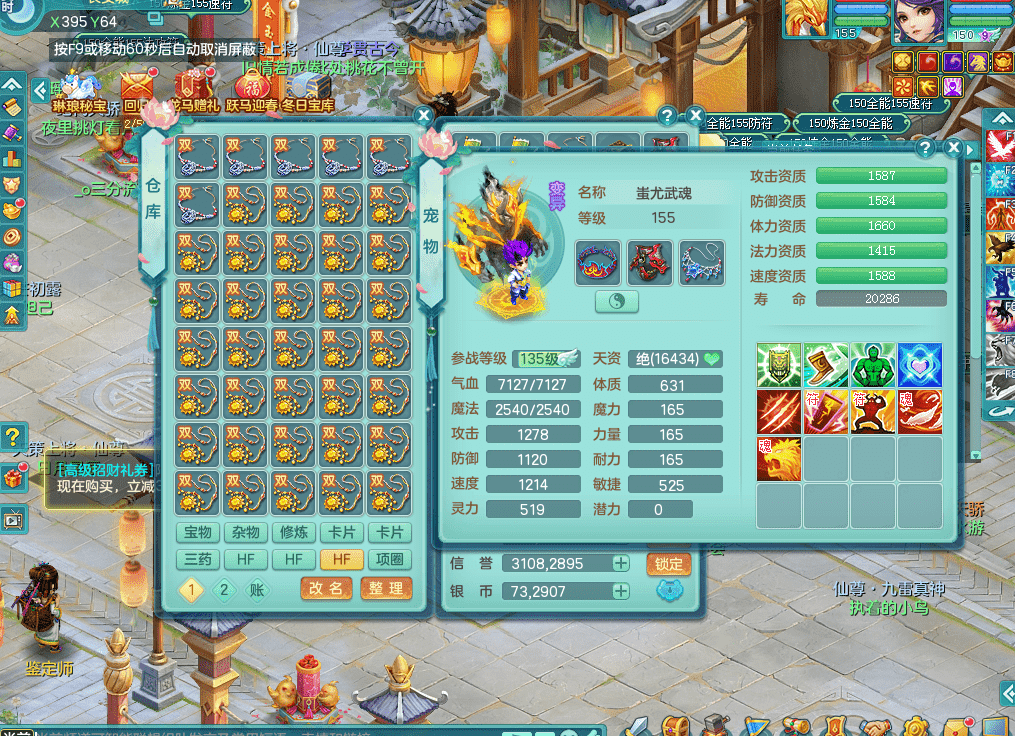Open the 冬日宝库 treasure event
Image resolution: width=1015 pixels, height=736 pixels.
coord(307,90)
